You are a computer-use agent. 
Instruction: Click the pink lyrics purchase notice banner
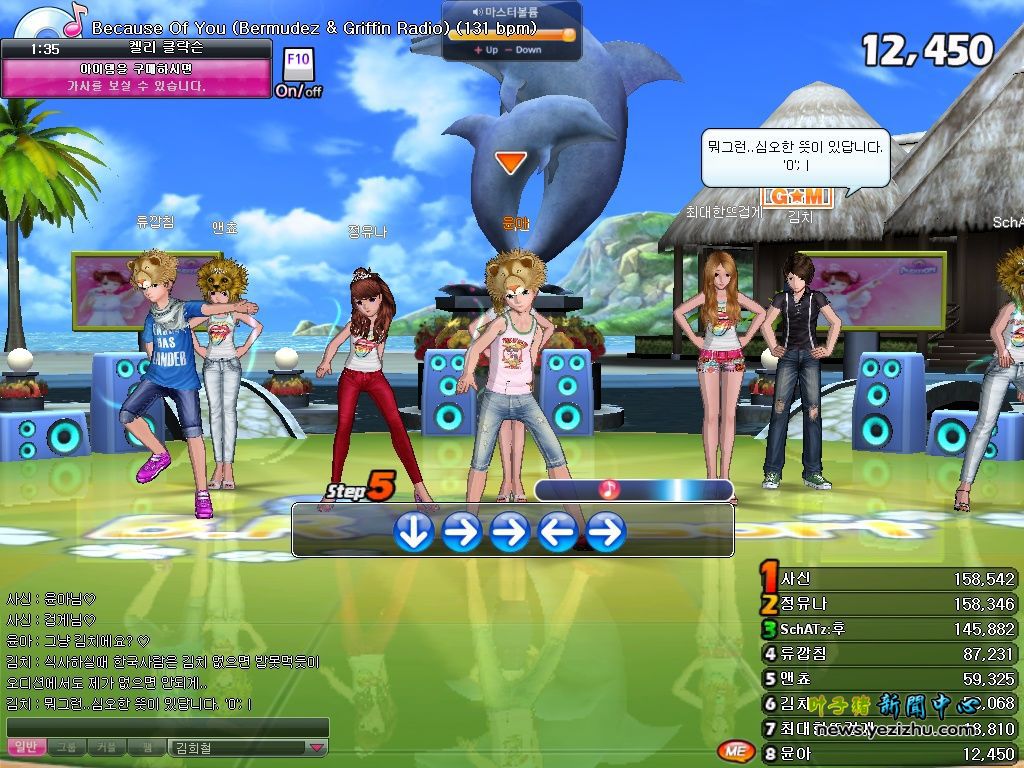coord(136,78)
